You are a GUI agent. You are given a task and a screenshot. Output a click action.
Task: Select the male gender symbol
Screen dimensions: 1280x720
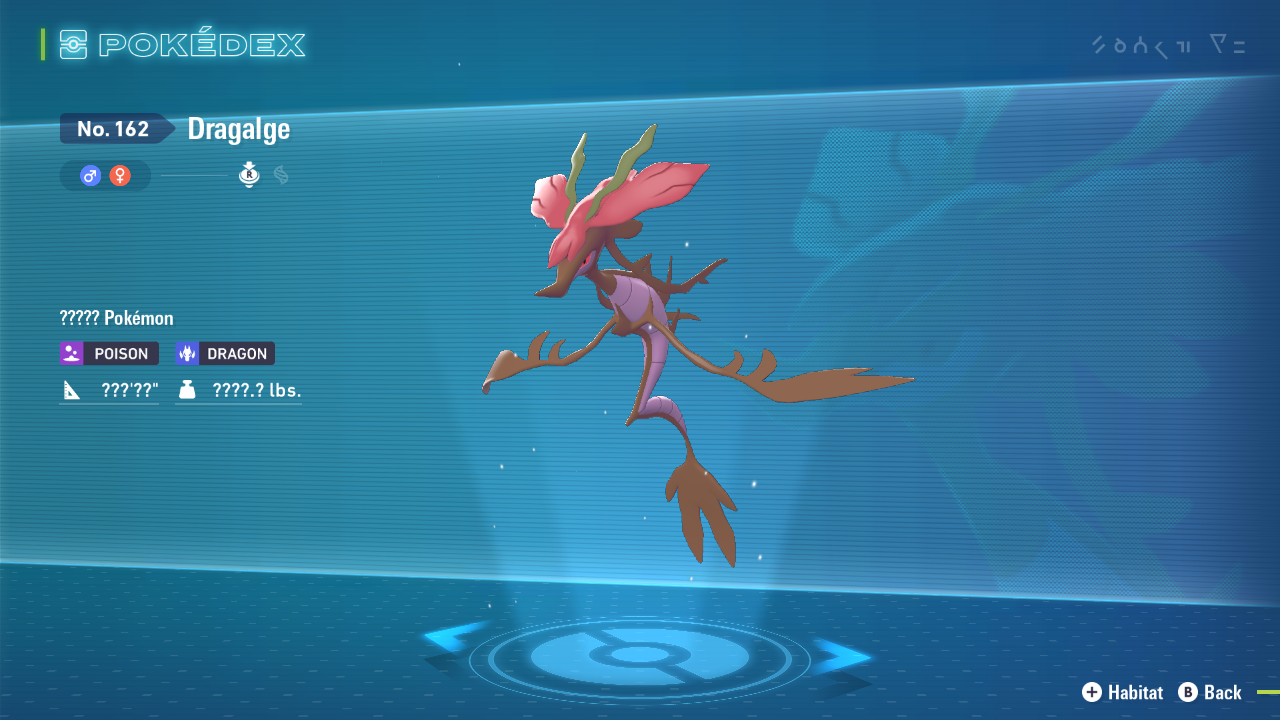tap(91, 176)
